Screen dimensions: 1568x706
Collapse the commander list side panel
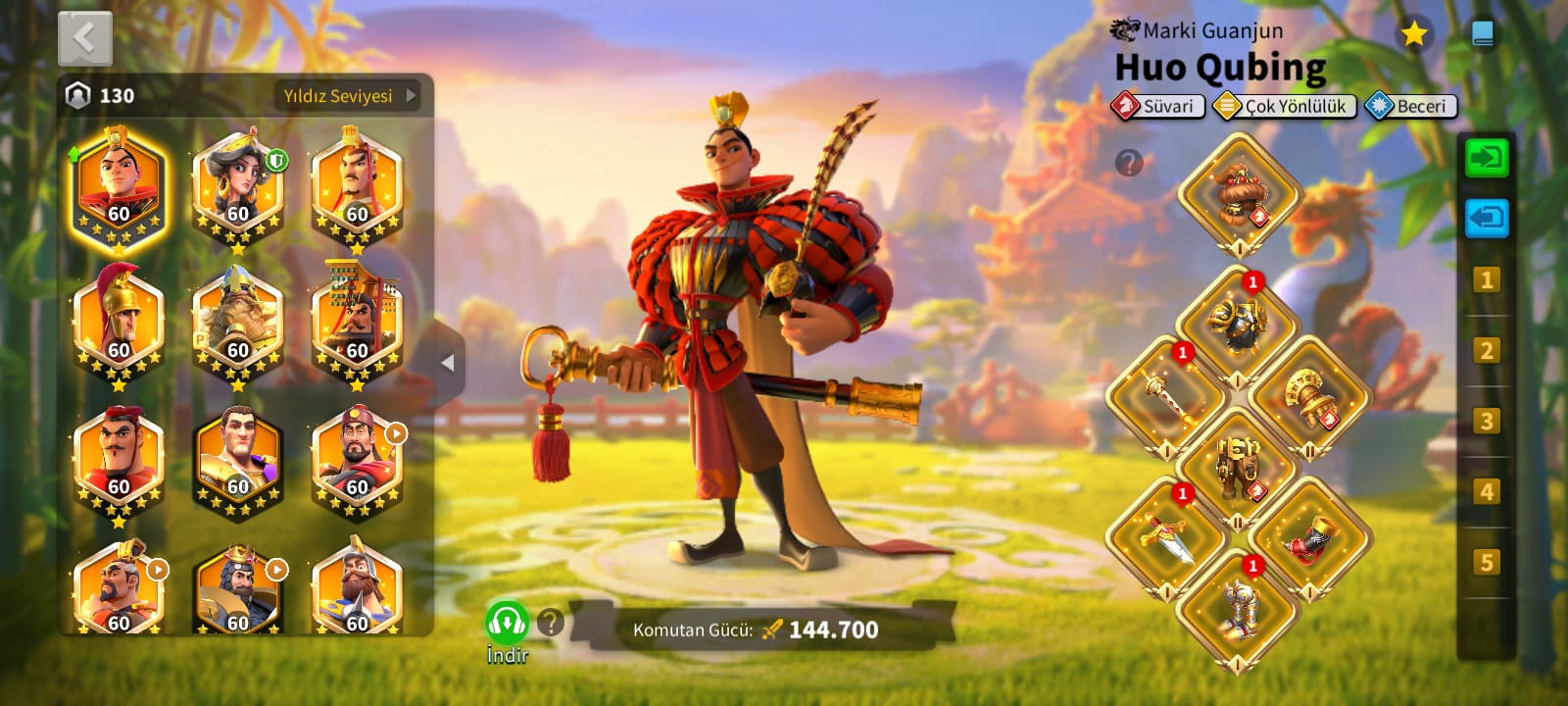click(448, 363)
